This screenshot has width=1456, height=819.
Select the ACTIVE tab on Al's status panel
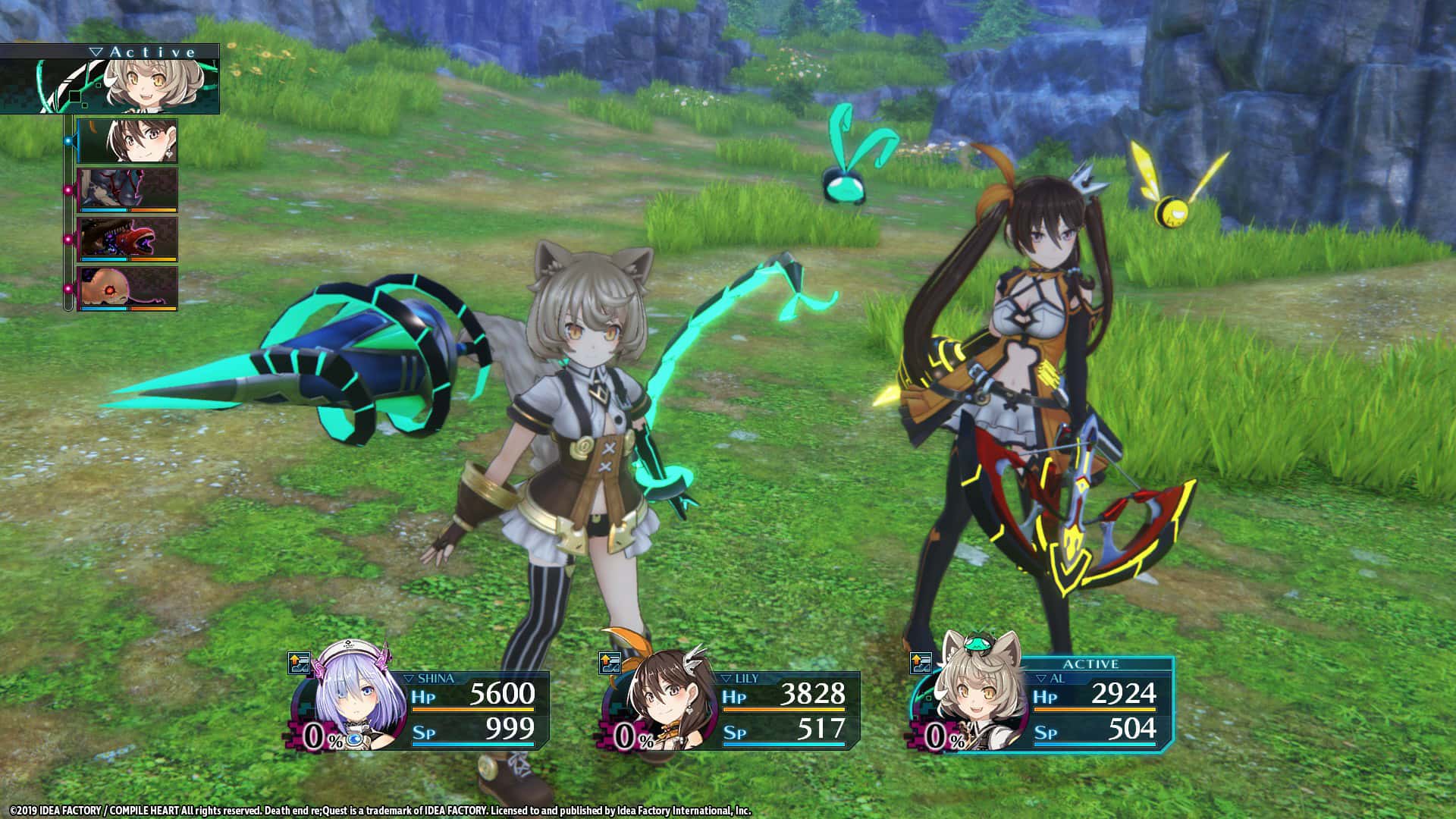[1091, 663]
